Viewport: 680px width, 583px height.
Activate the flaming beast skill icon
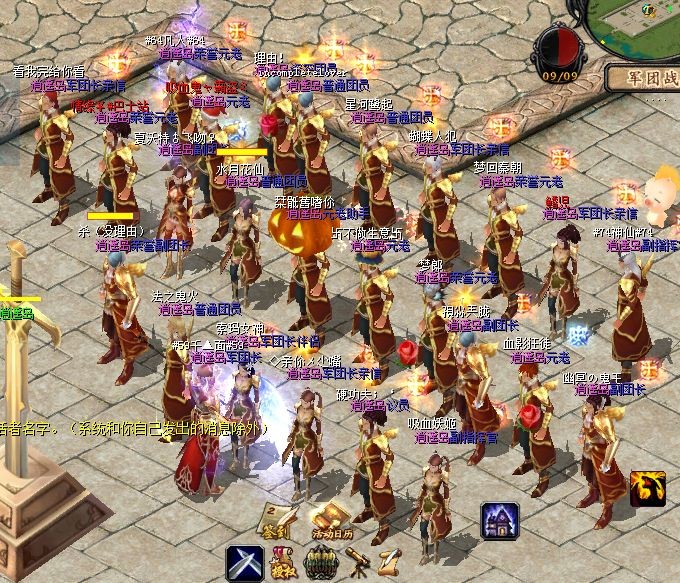click(647, 488)
